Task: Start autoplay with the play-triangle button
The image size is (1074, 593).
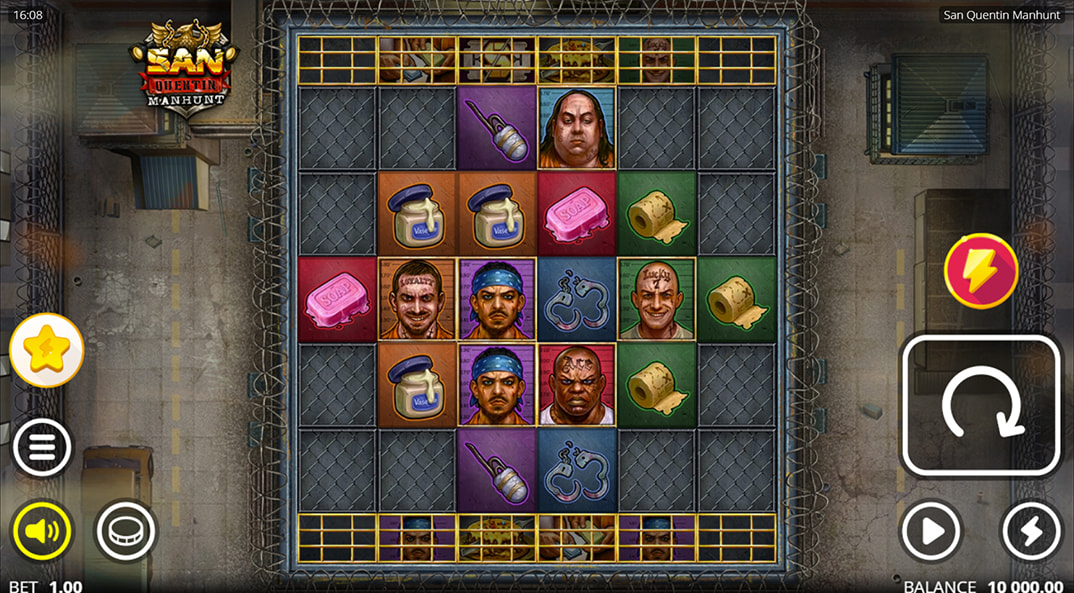Action: (931, 531)
